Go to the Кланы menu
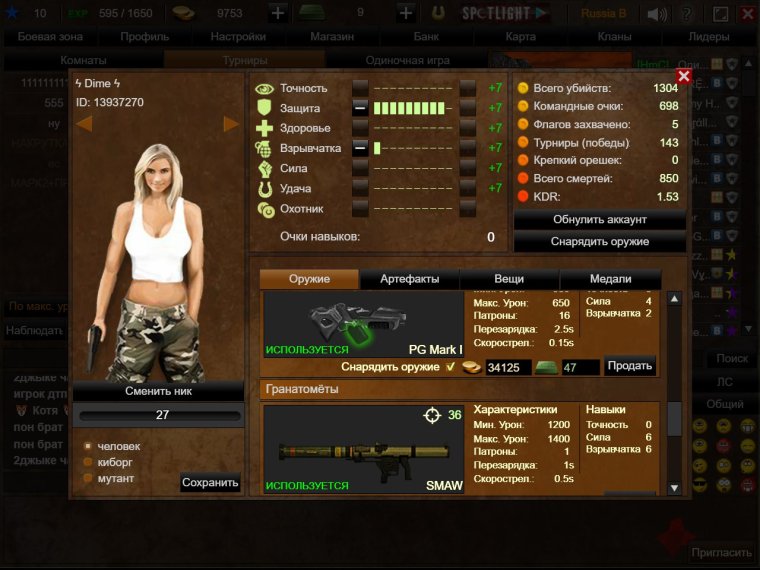The width and height of the screenshot is (760, 570). 614,36
